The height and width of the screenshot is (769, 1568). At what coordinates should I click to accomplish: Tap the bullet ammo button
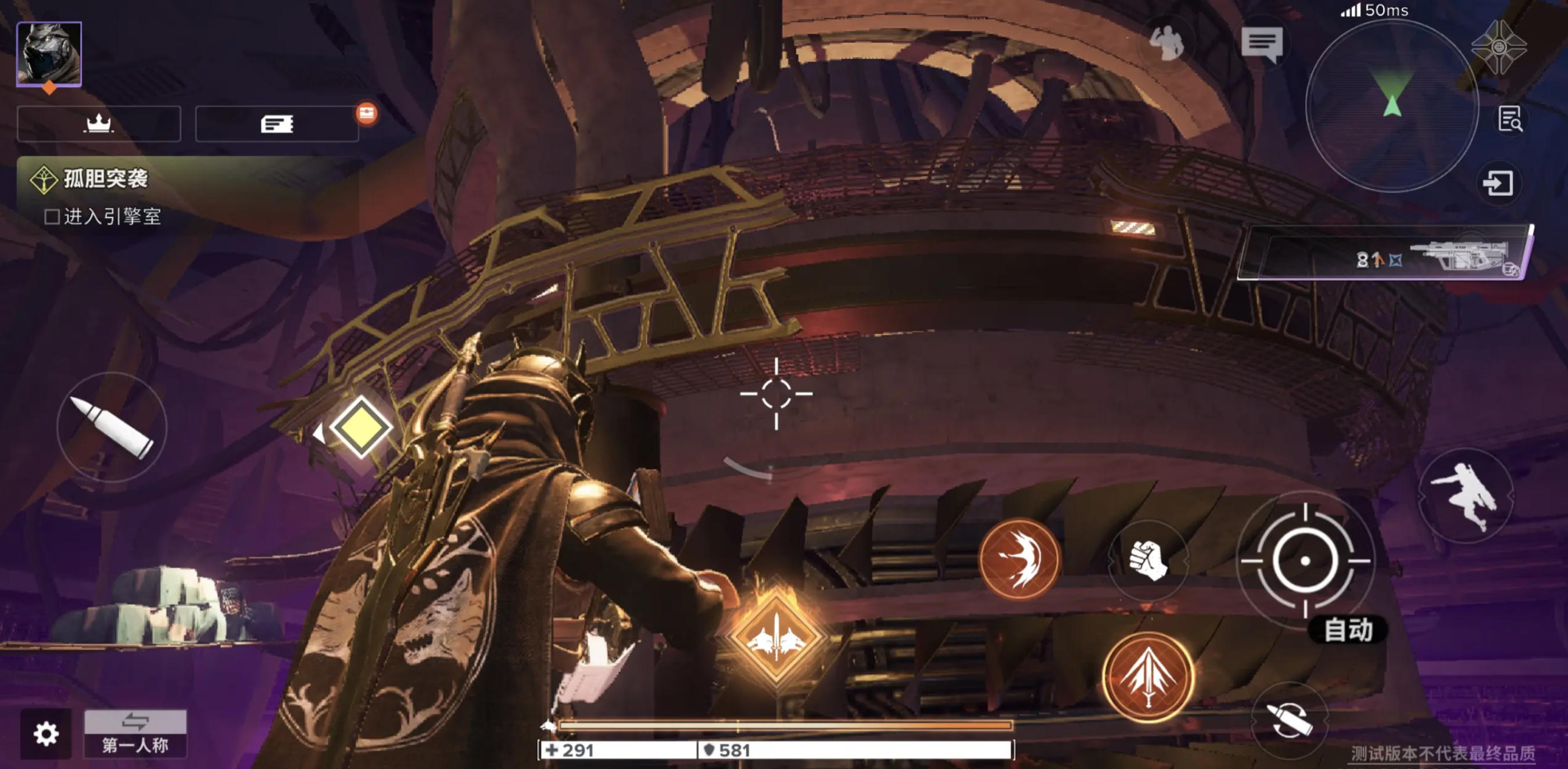coord(112,427)
